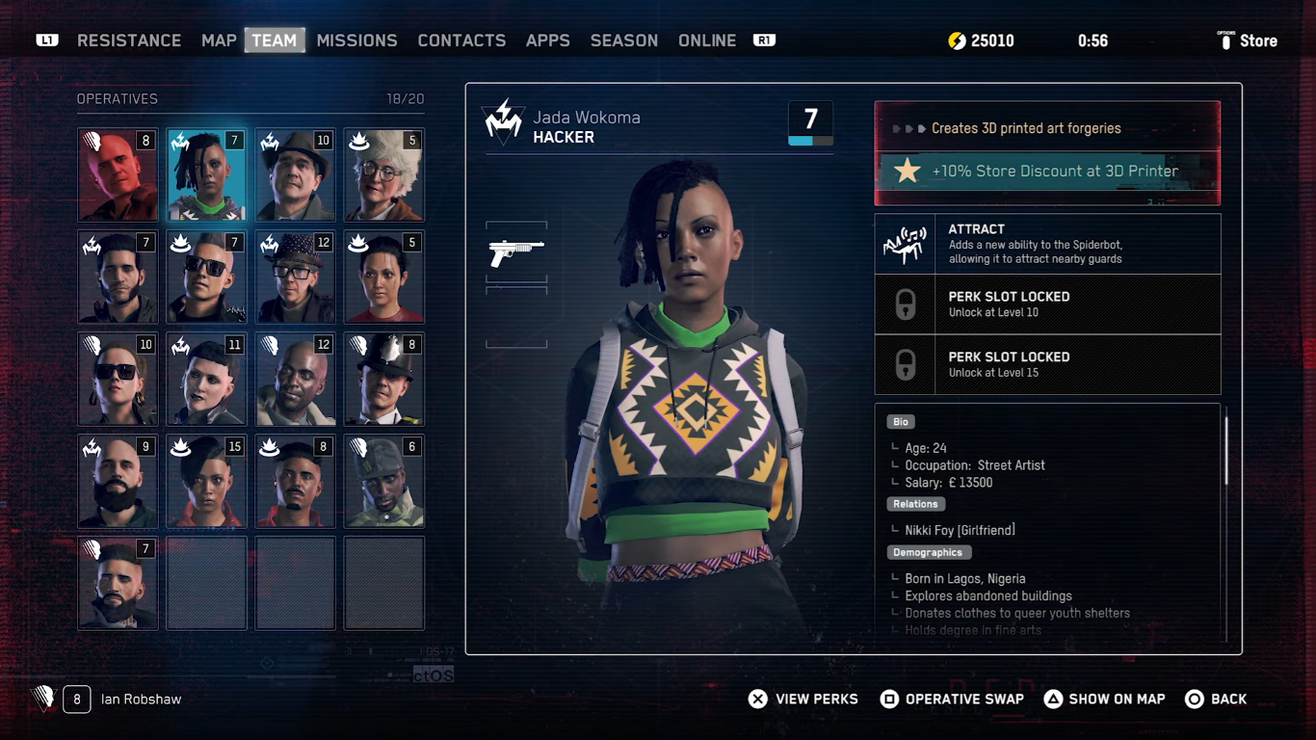1316x740 pixels.
Task: Select the level 15 operative portrait
Action: pyautogui.click(x=206, y=481)
